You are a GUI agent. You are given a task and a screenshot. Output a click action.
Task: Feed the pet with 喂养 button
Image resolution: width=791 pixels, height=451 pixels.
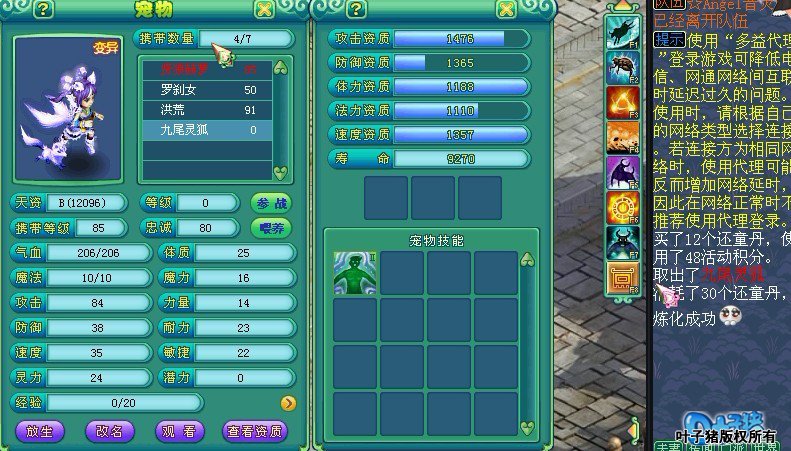pyautogui.click(x=270, y=227)
